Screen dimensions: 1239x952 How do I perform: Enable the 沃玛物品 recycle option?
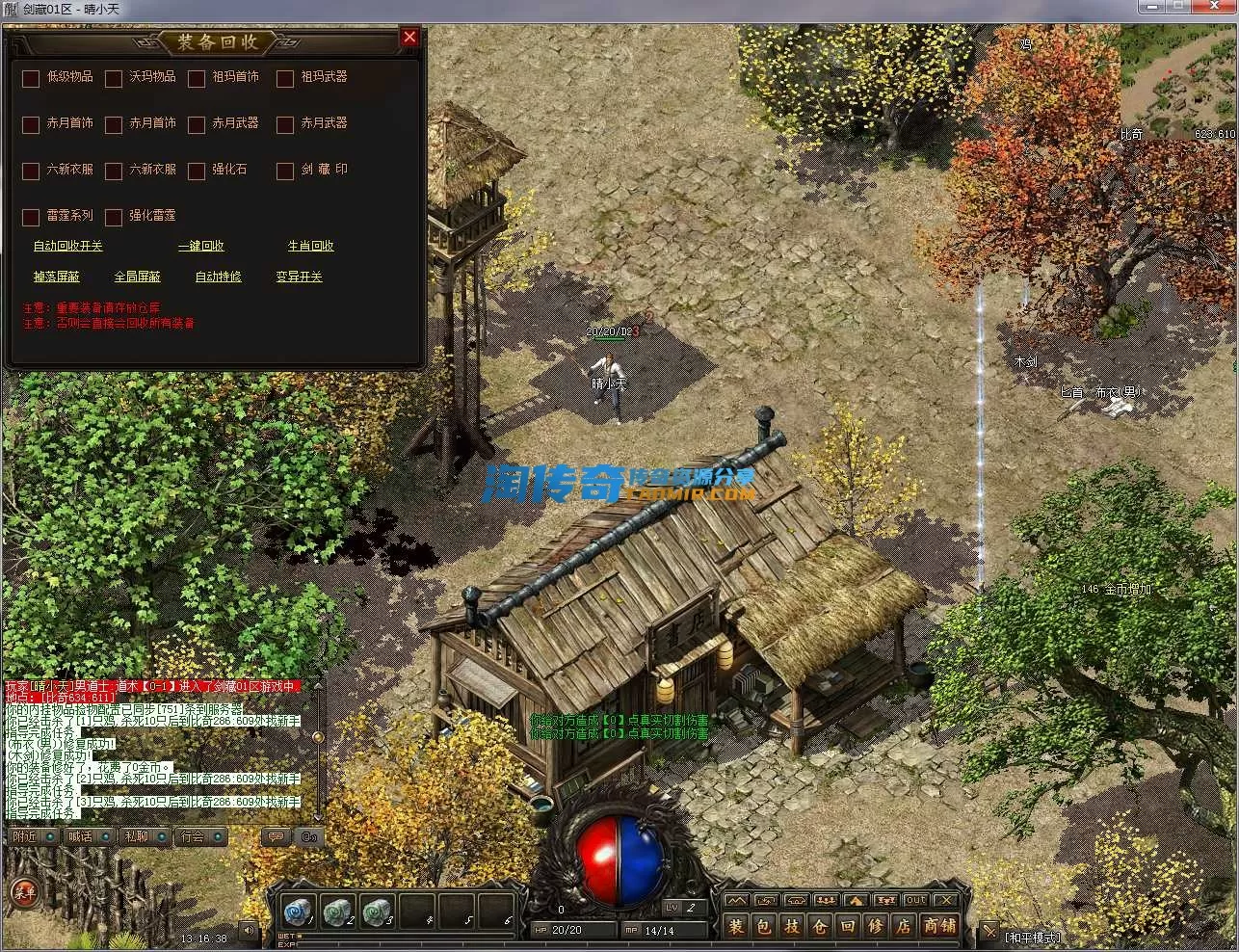pos(114,78)
